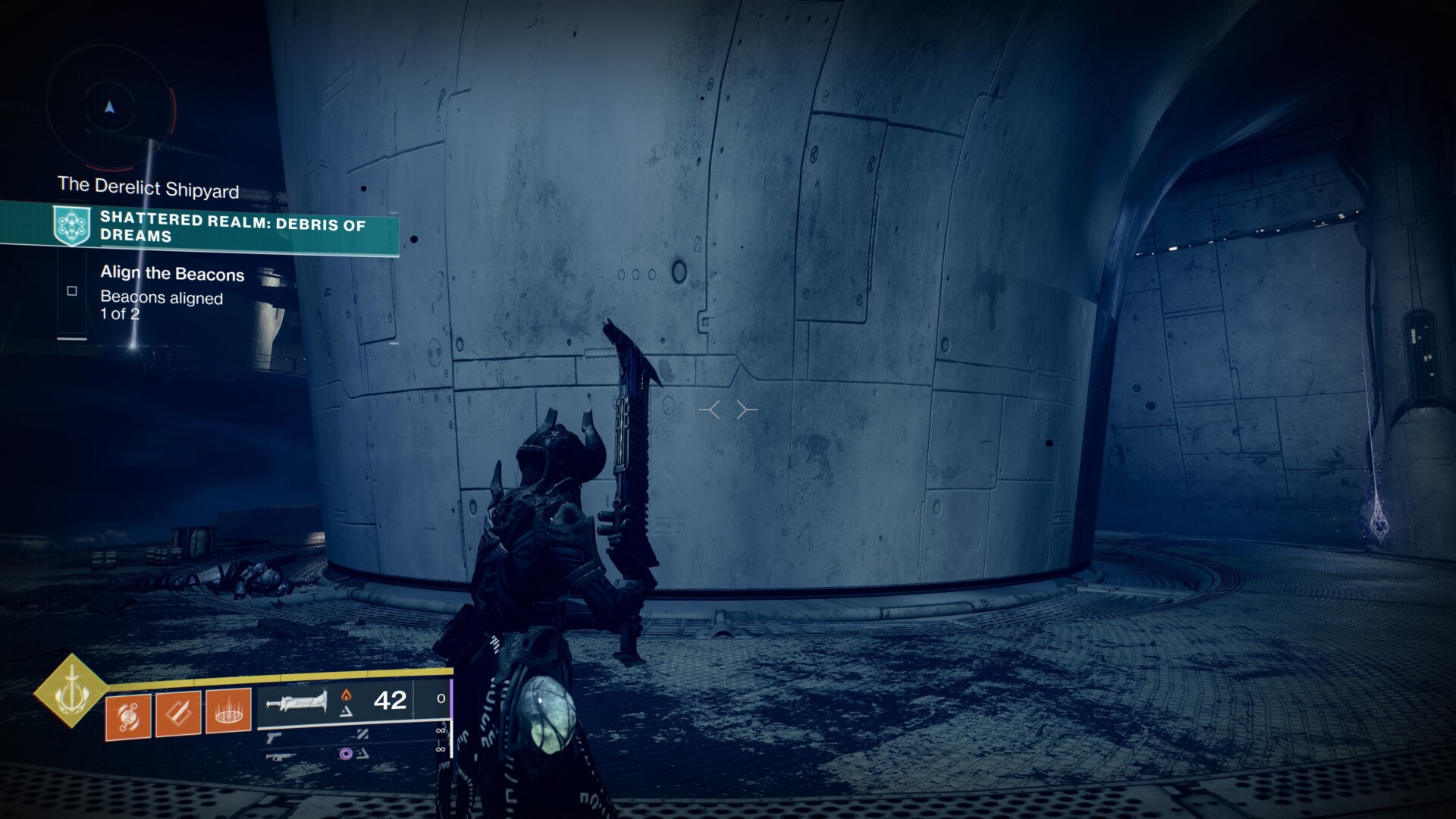Click the radar in the top-left corner

[x=111, y=108]
